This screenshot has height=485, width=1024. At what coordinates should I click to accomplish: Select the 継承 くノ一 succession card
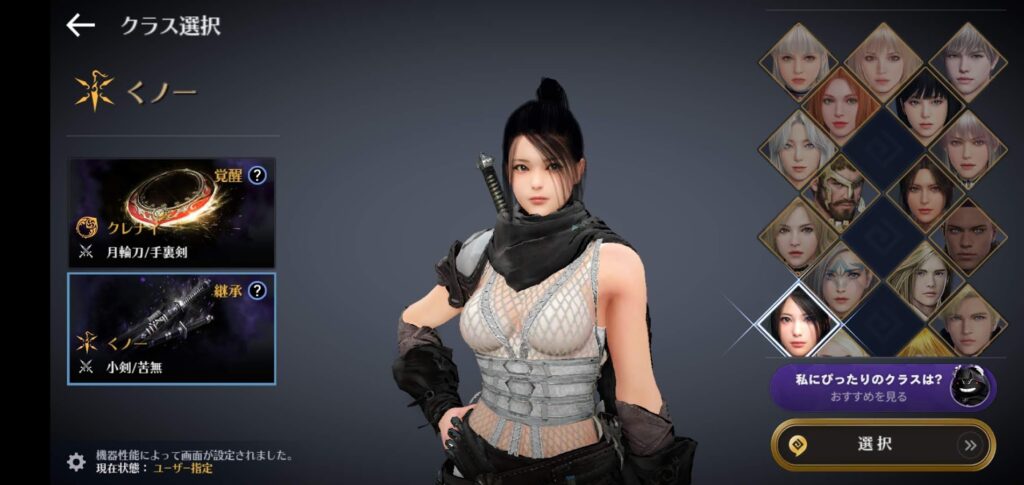(x=171, y=328)
